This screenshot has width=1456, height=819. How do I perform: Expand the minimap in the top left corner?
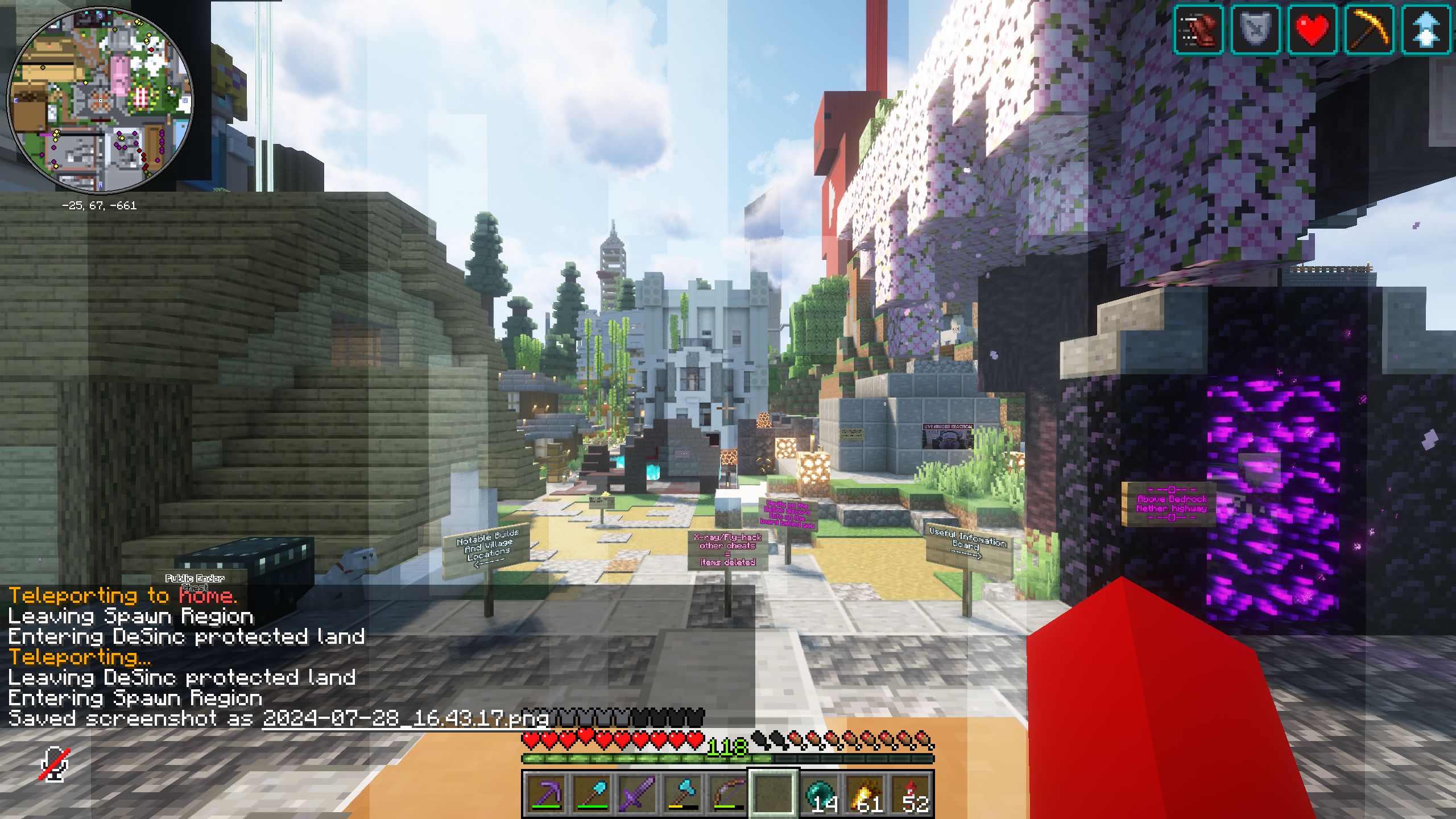click(101, 101)
